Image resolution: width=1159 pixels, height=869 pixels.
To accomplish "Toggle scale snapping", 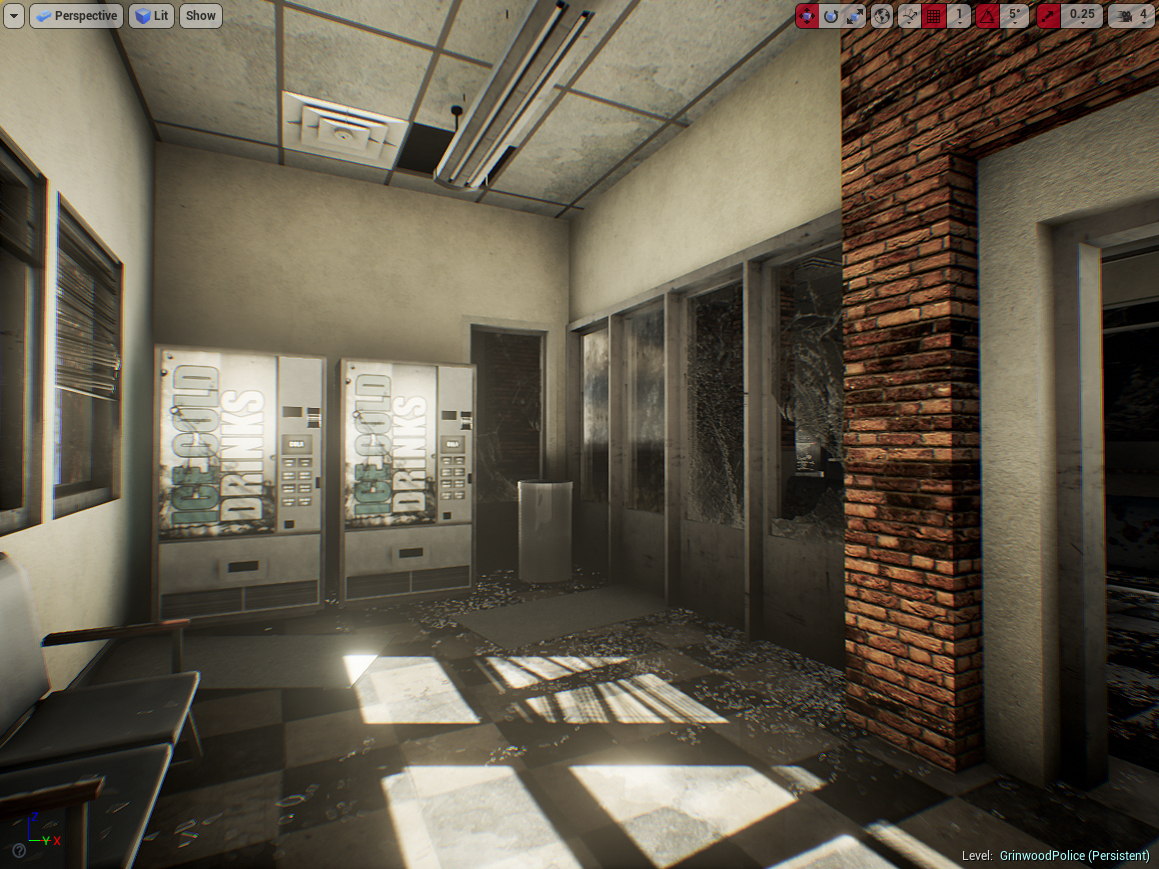I will click(x=1049, y=16).
